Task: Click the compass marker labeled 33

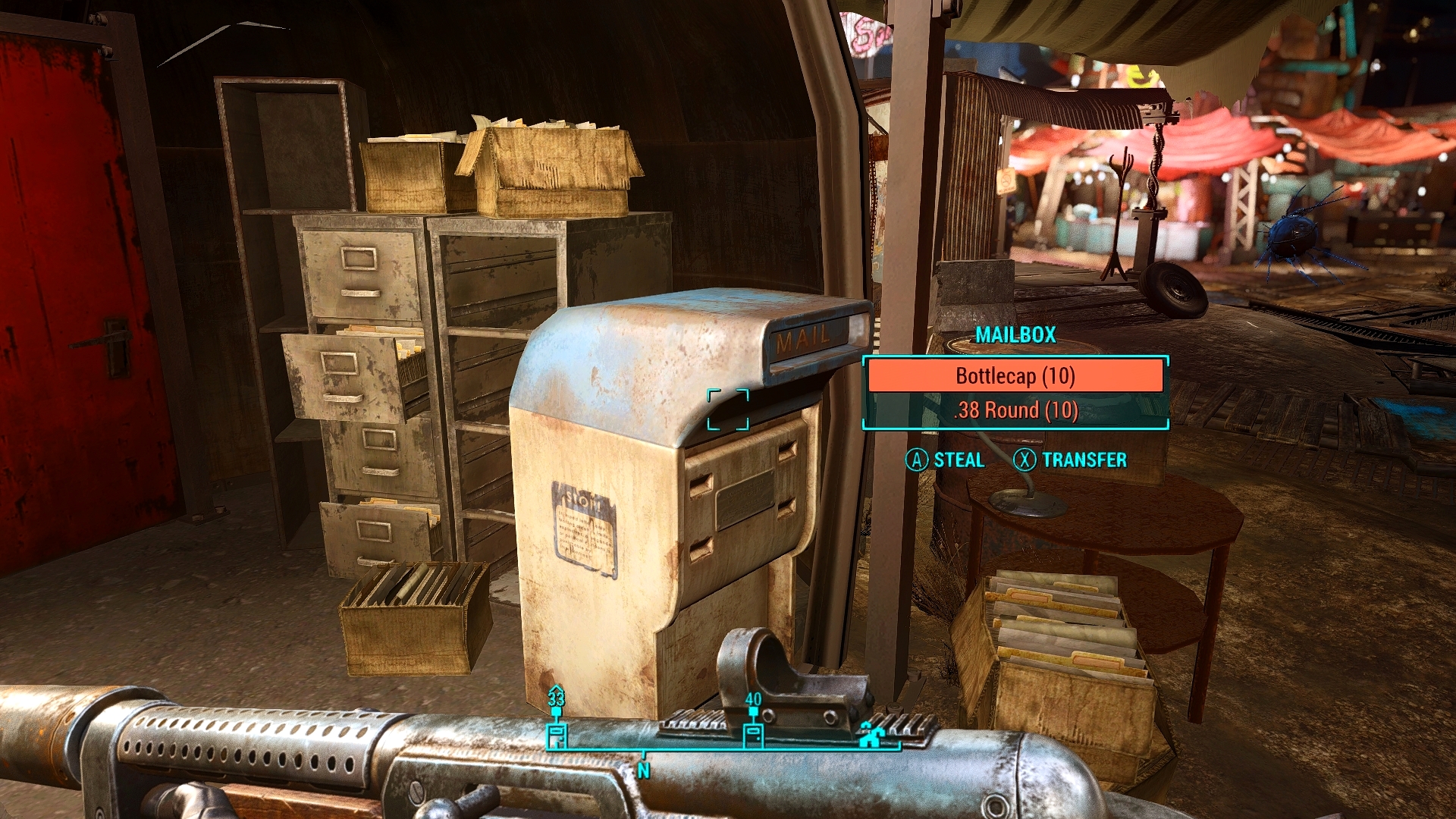Action: (x=557, y=733)
